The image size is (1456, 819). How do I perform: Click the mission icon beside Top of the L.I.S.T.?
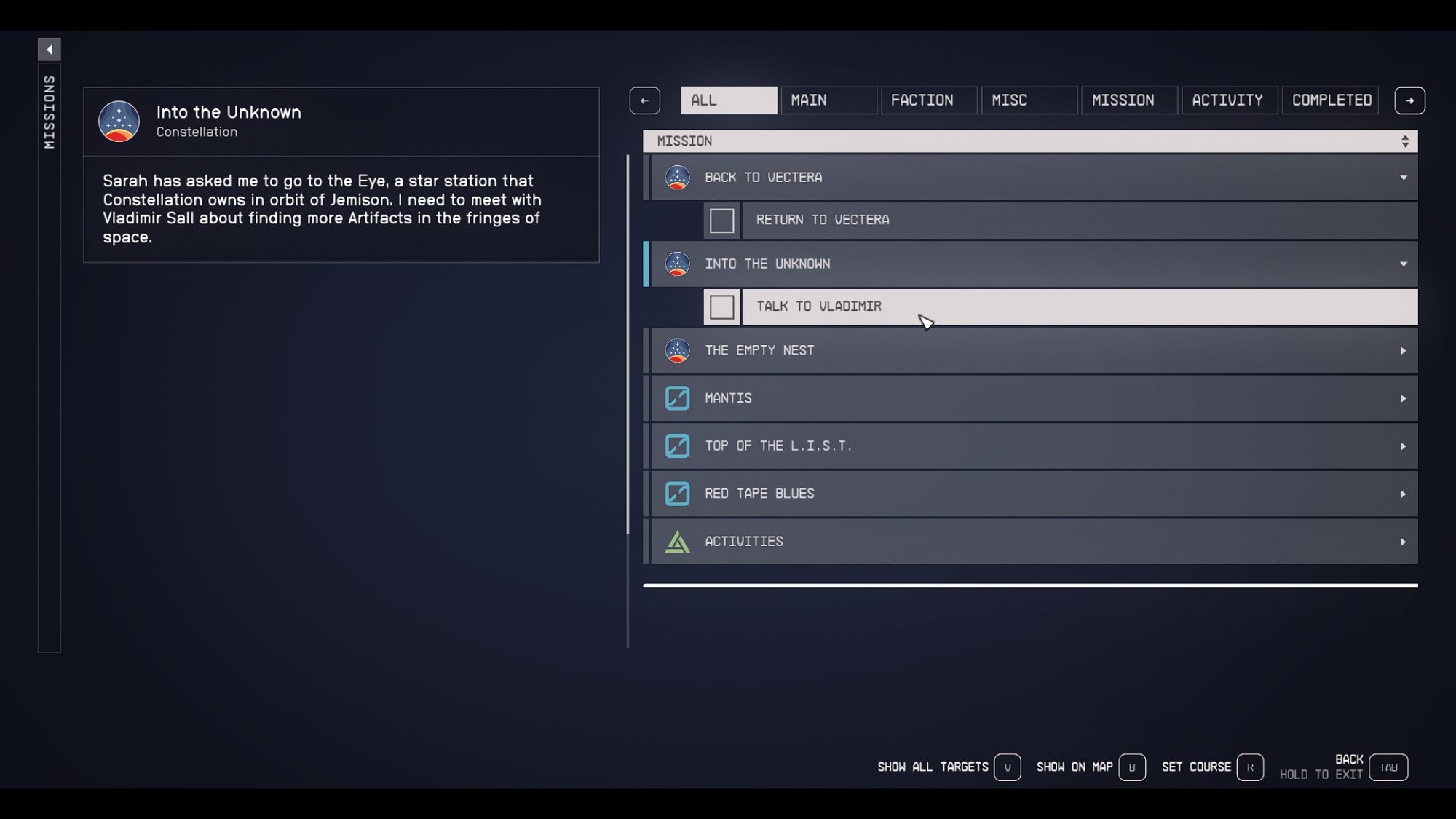point(677,446)
